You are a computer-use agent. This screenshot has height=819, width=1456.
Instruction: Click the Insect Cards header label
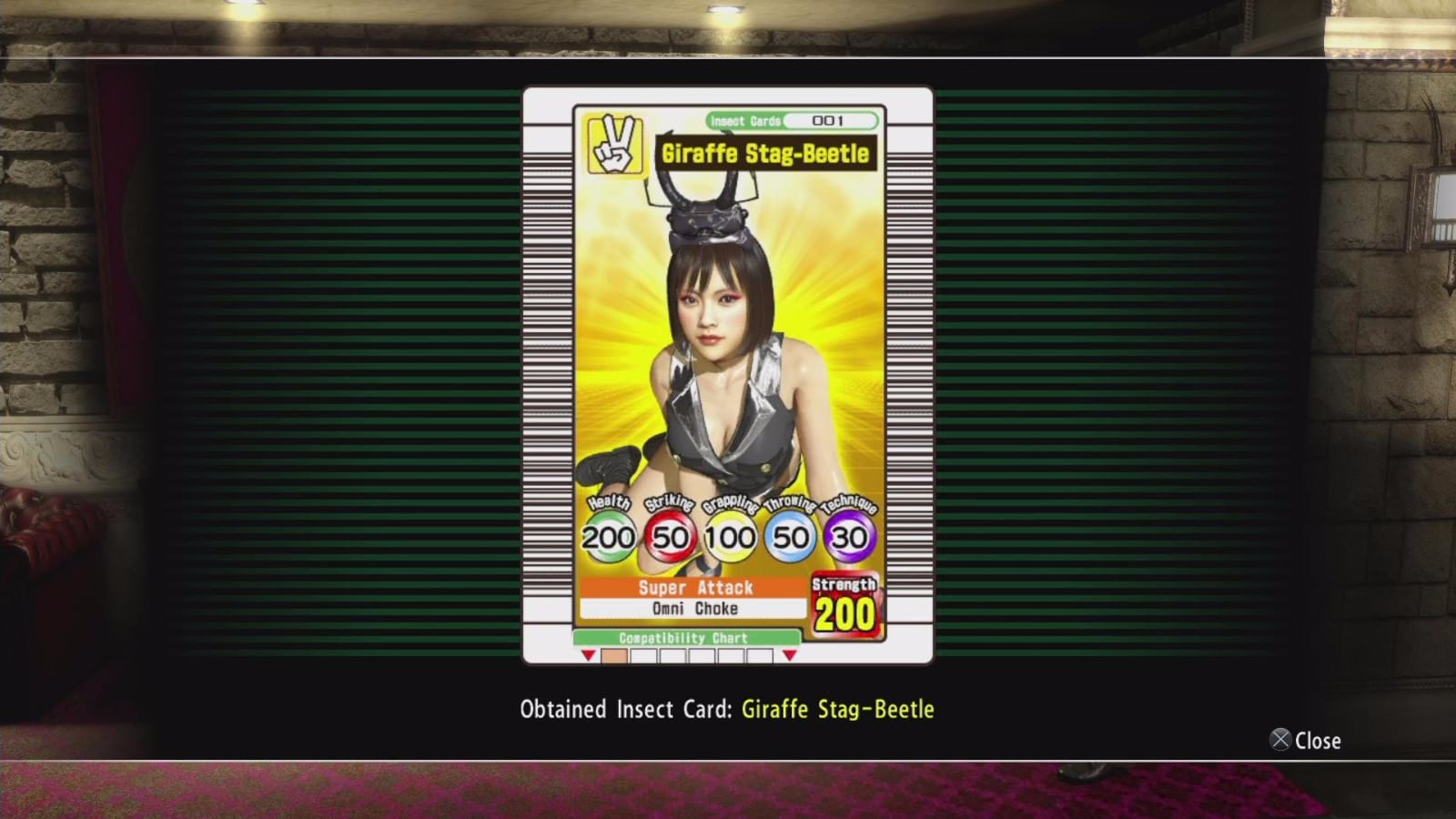point(746,118)
